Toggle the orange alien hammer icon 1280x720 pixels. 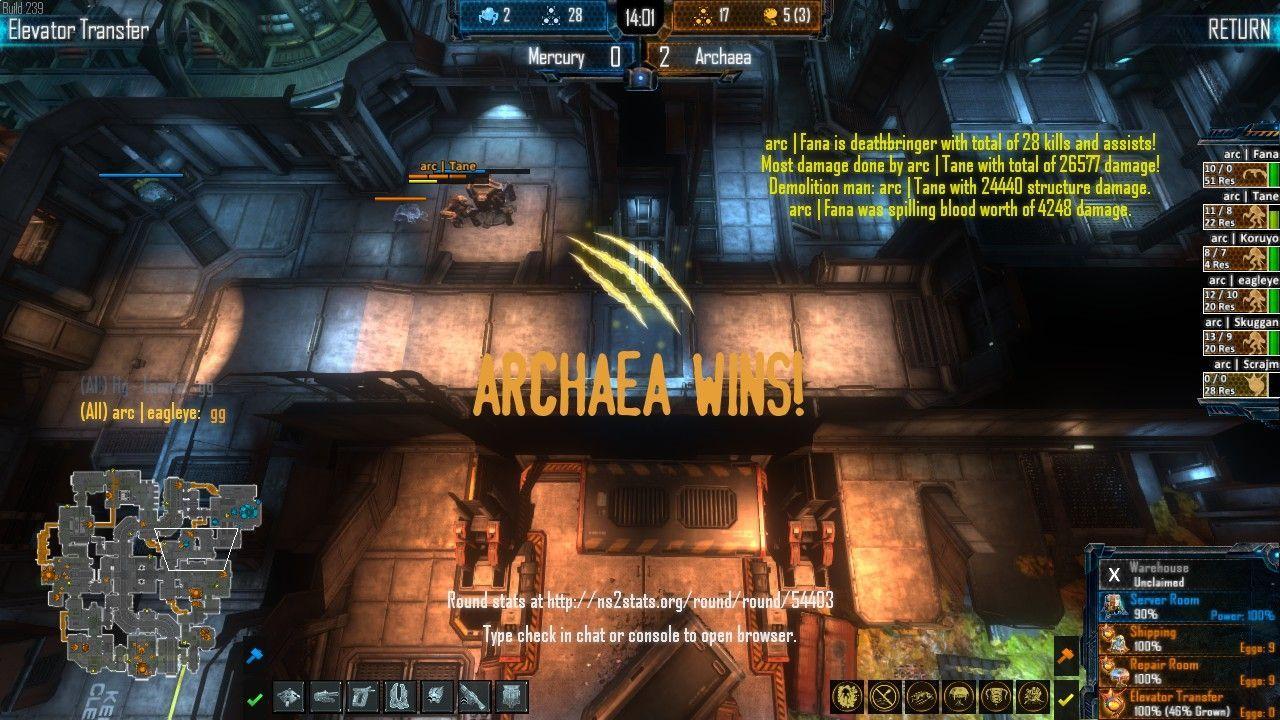[1066, 655]
